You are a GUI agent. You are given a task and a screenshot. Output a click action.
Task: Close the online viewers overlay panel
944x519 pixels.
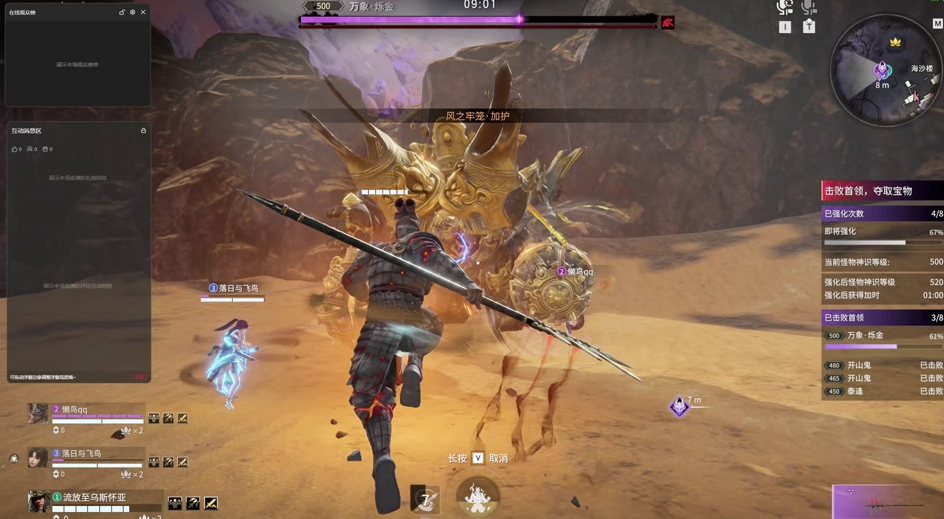click(x=143, y=12)
